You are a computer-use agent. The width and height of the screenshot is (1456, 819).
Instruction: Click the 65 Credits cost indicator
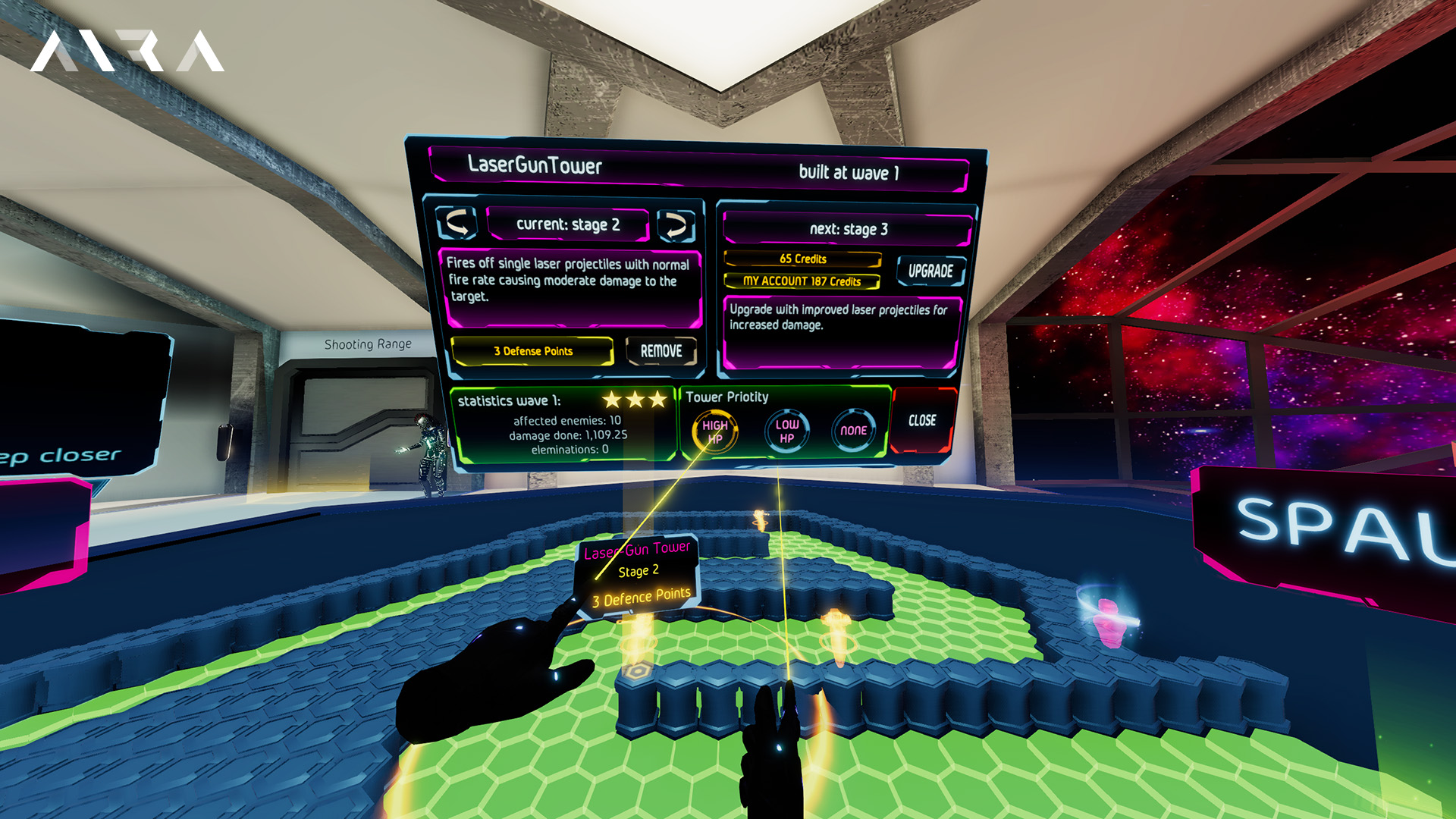coord(802,259)
